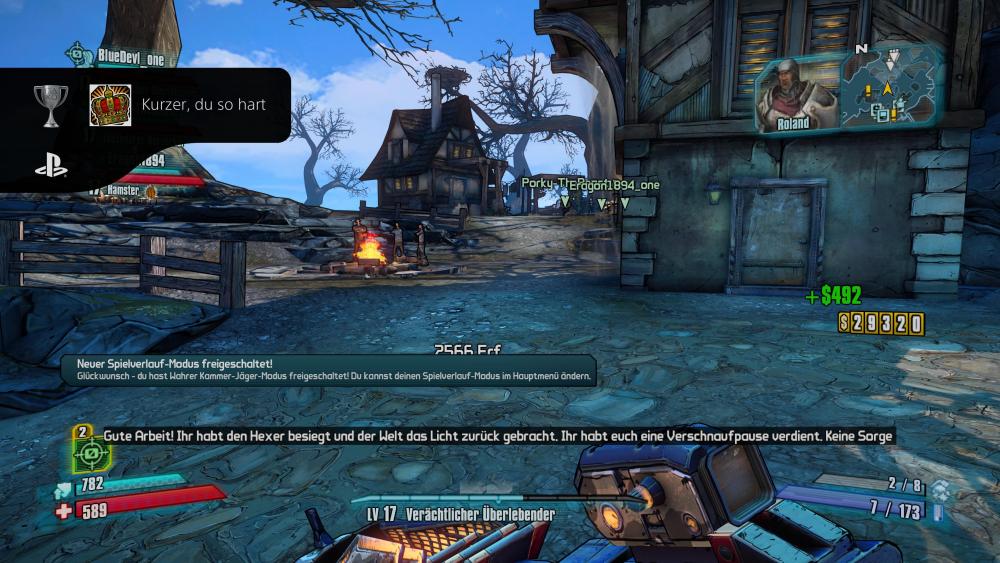Select the crown trophy thumbnail image
This screenshot has height=563, width=1000.
coord(110,105)
